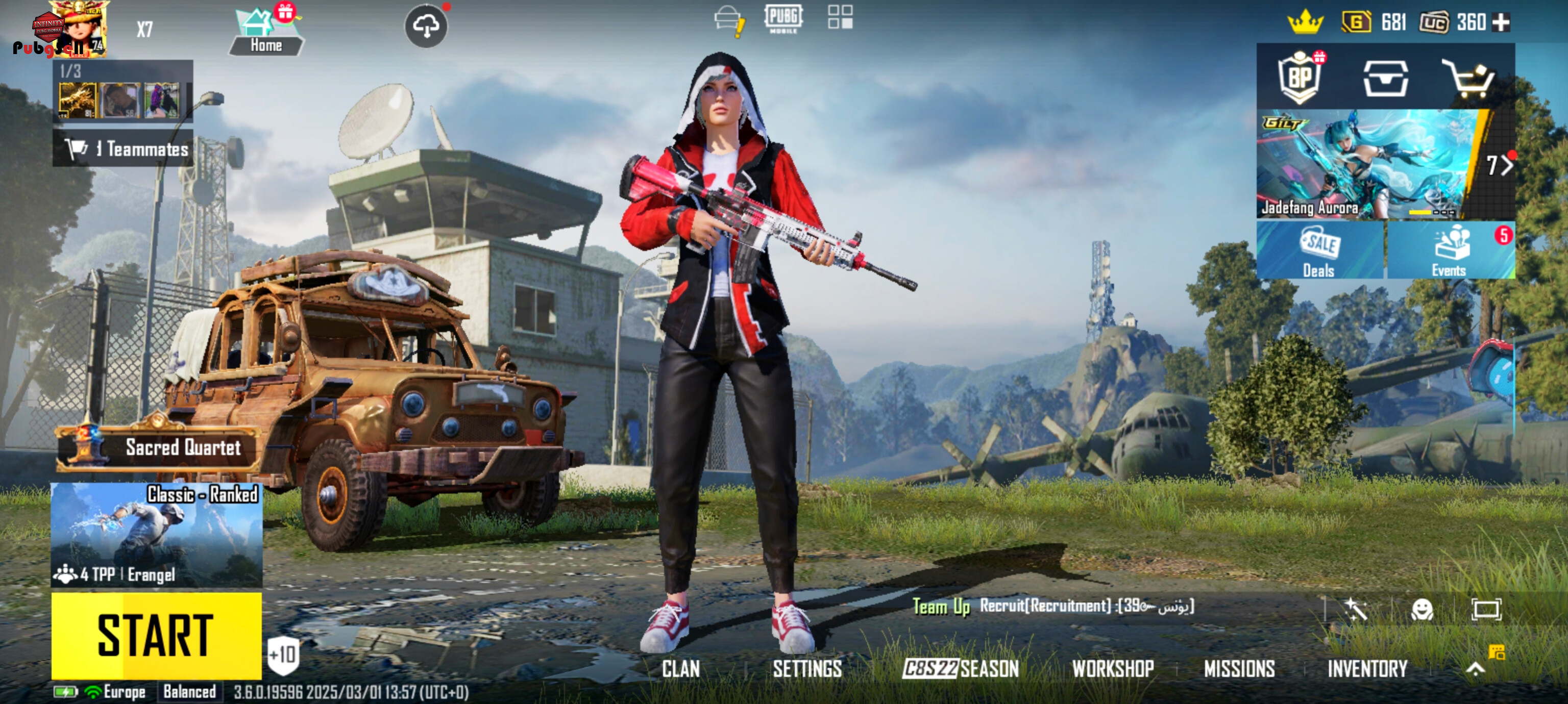Open the player profile avatar
Viewport: 1568px width, 704px height.
point(78,29)
